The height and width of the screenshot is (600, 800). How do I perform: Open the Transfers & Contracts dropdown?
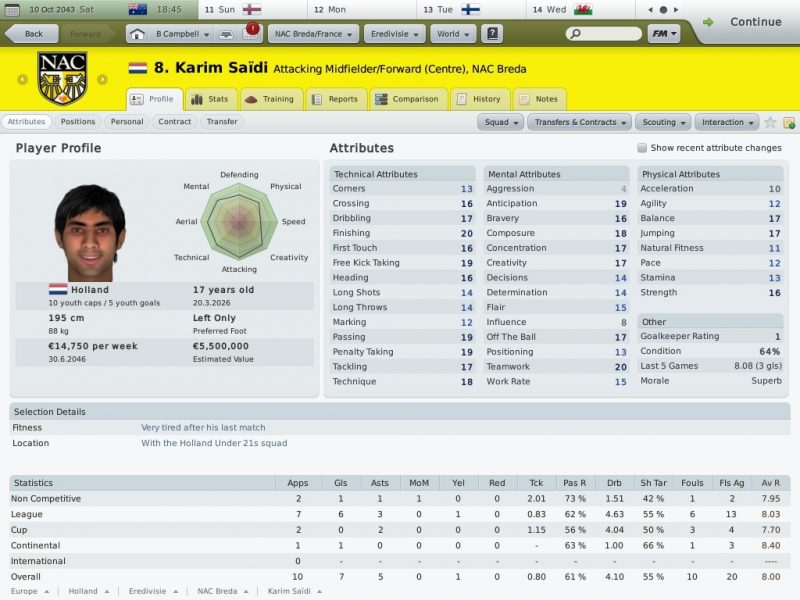point(580,122)
